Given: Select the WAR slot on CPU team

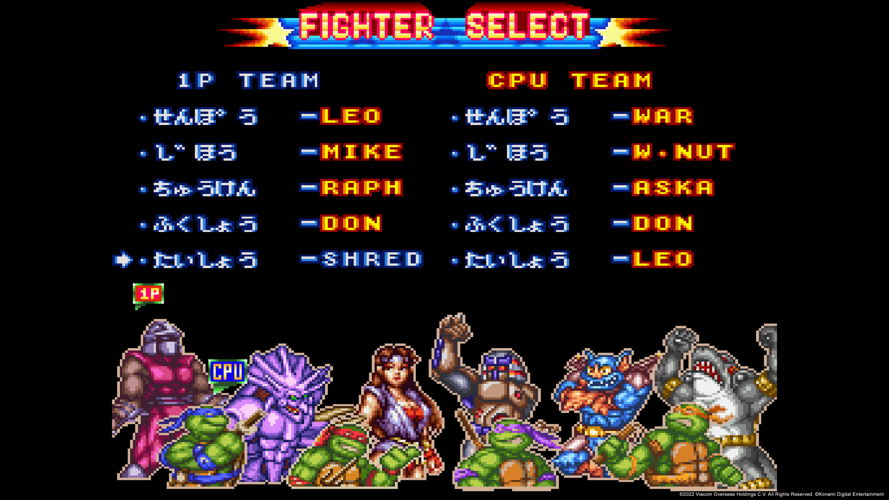Looking at the screenshot, I should pos(662,116).
